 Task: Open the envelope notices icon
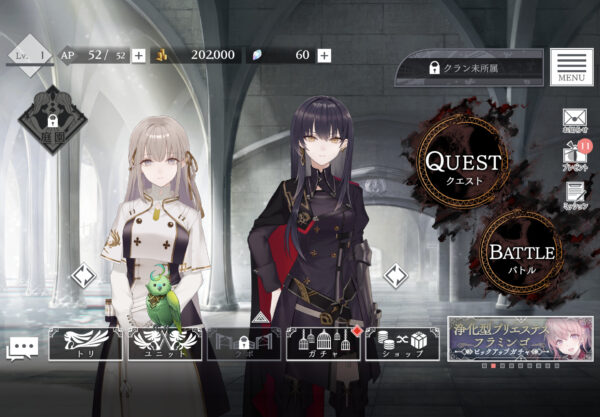(x=574, y=121)
